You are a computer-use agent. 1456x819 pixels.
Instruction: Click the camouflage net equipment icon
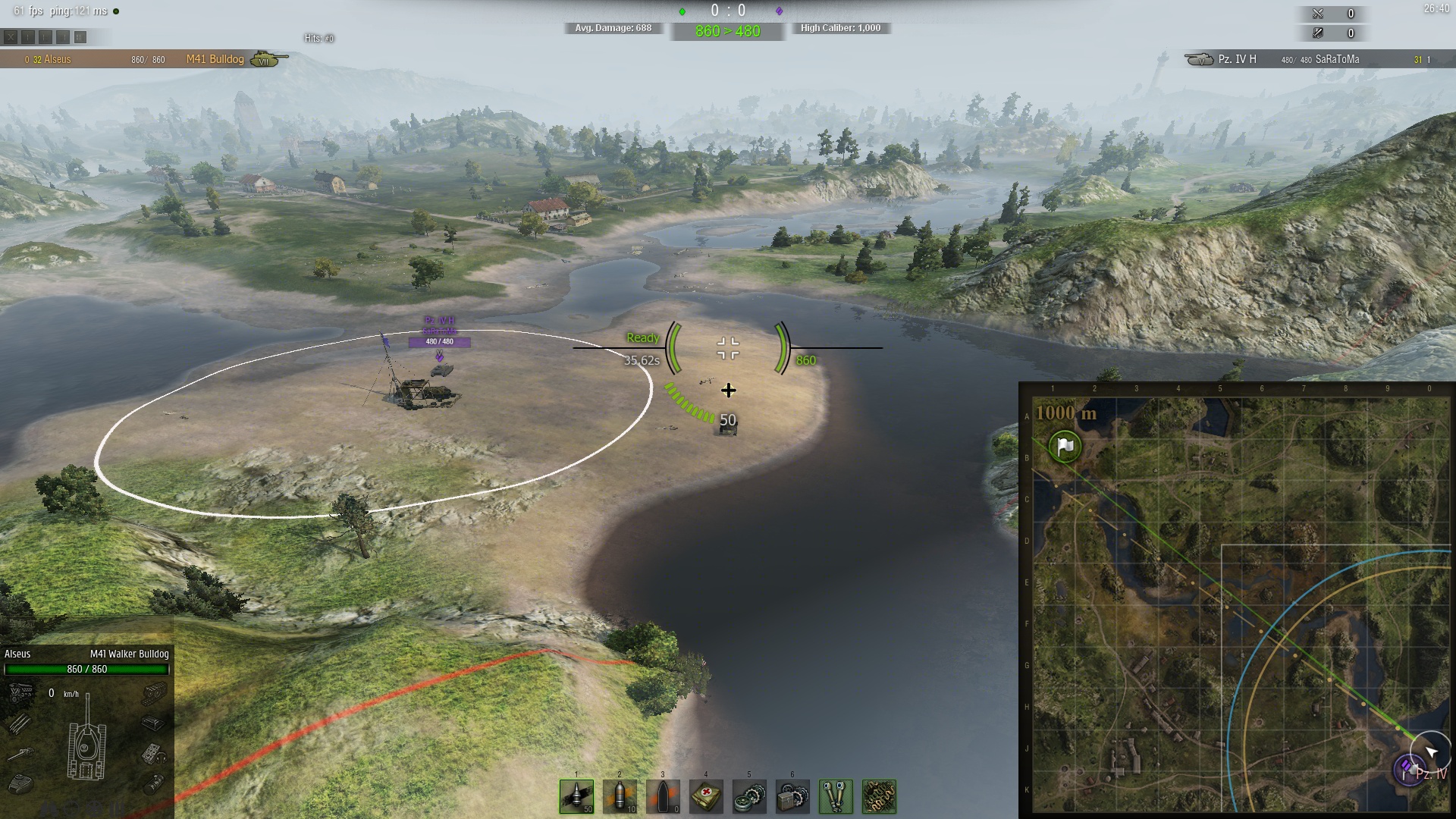pyautogui.click(x=879, y=796)
